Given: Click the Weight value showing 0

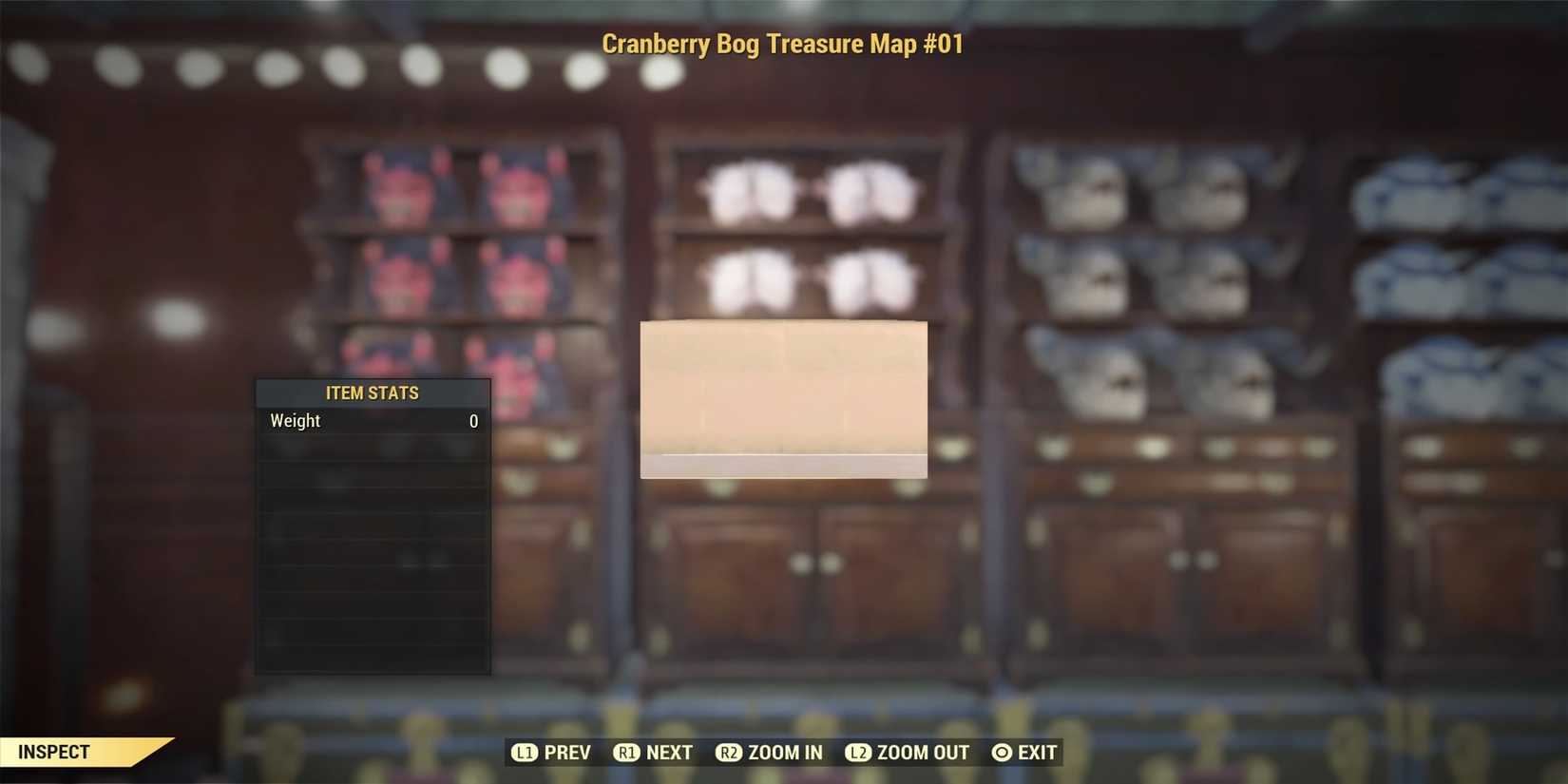Looking at the screenshot, I should point(473,421).
